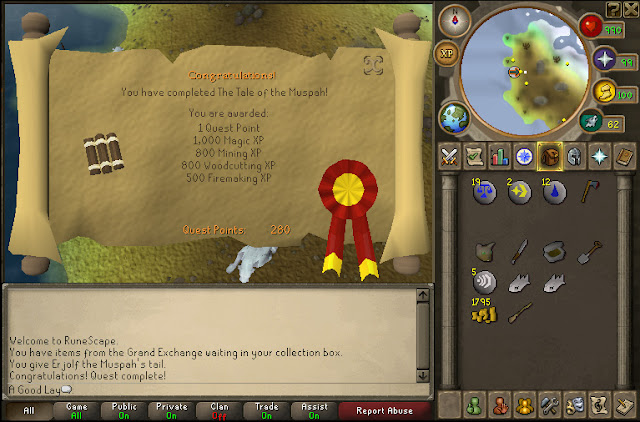Open the Prayer tab

(598, 155)
